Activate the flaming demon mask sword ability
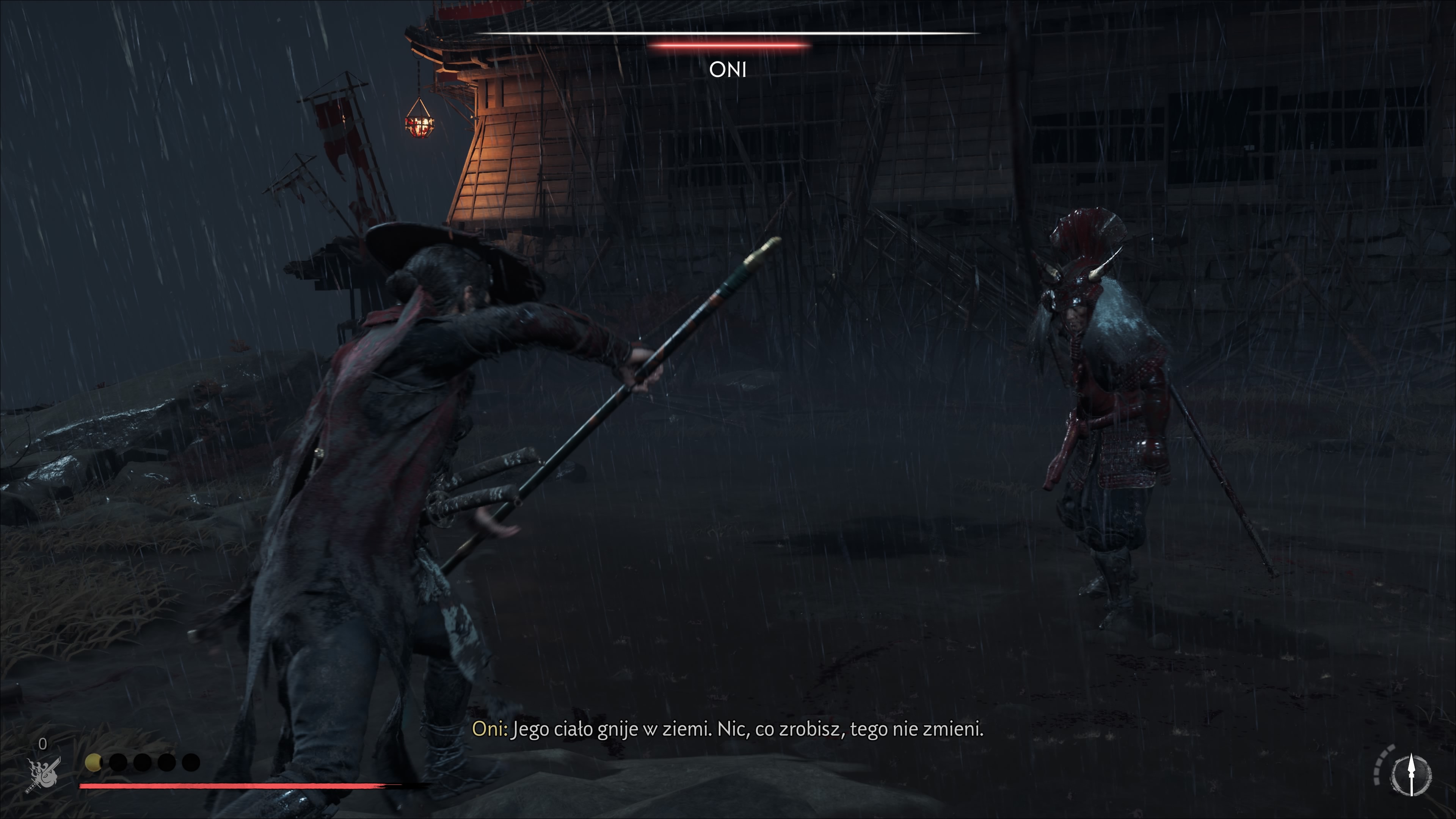This screenshot has height=819, width=1456. (44, 775)
